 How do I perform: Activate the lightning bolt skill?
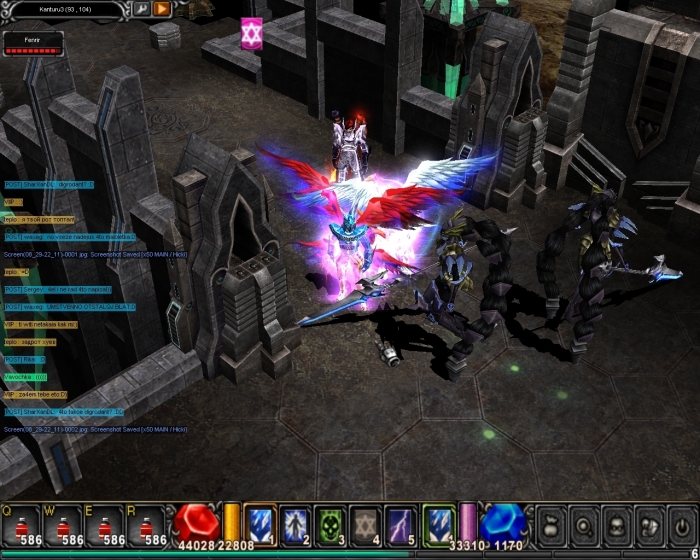pos(400,522)
